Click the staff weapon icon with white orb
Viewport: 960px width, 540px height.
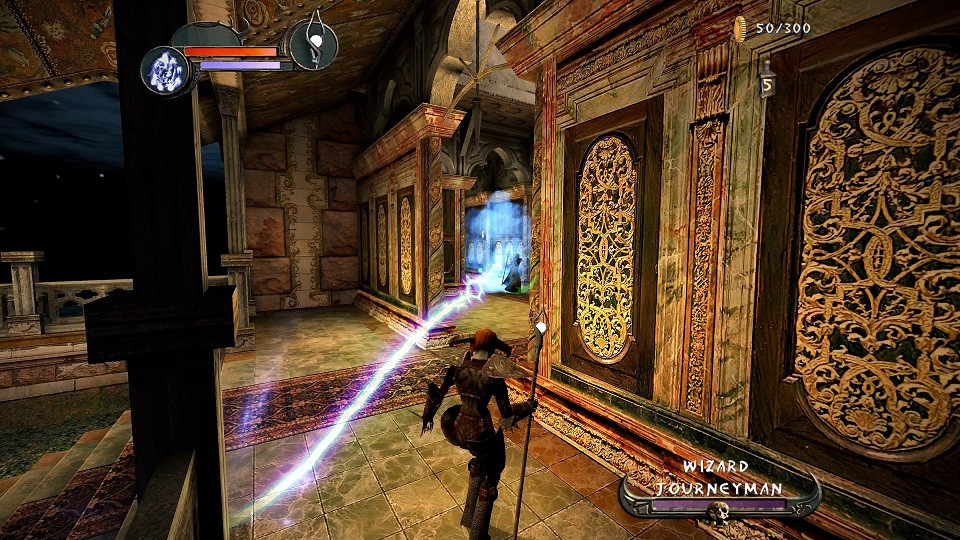pyautogui.click(x=314, y=44)
